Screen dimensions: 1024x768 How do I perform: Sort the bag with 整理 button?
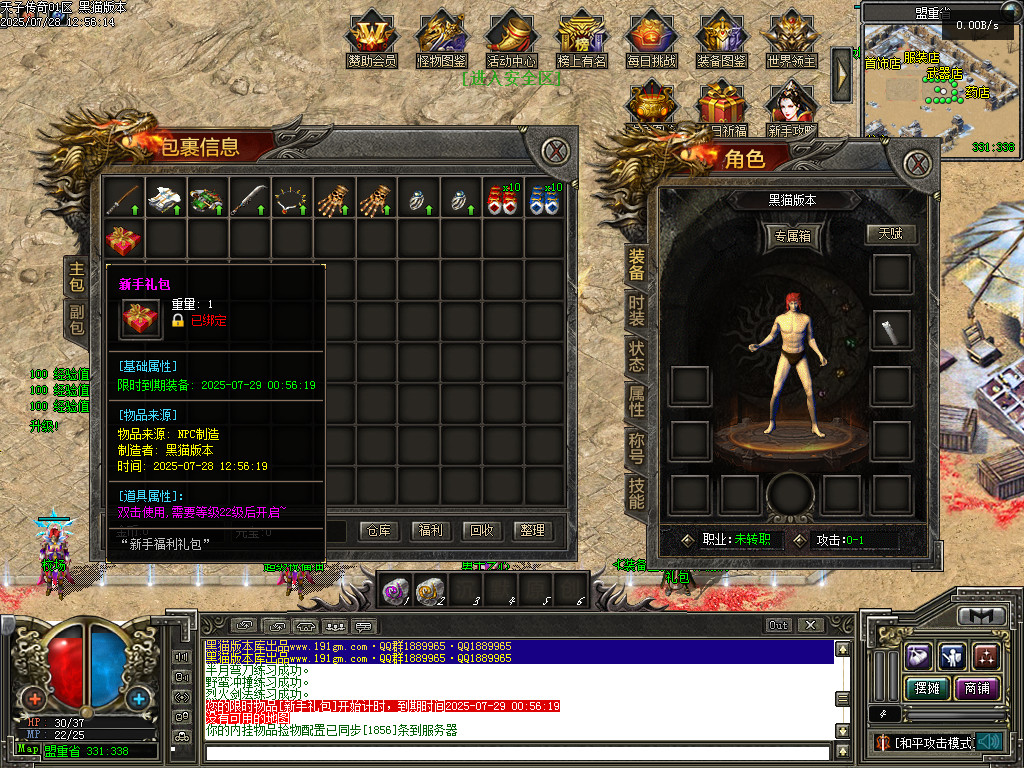533,530
